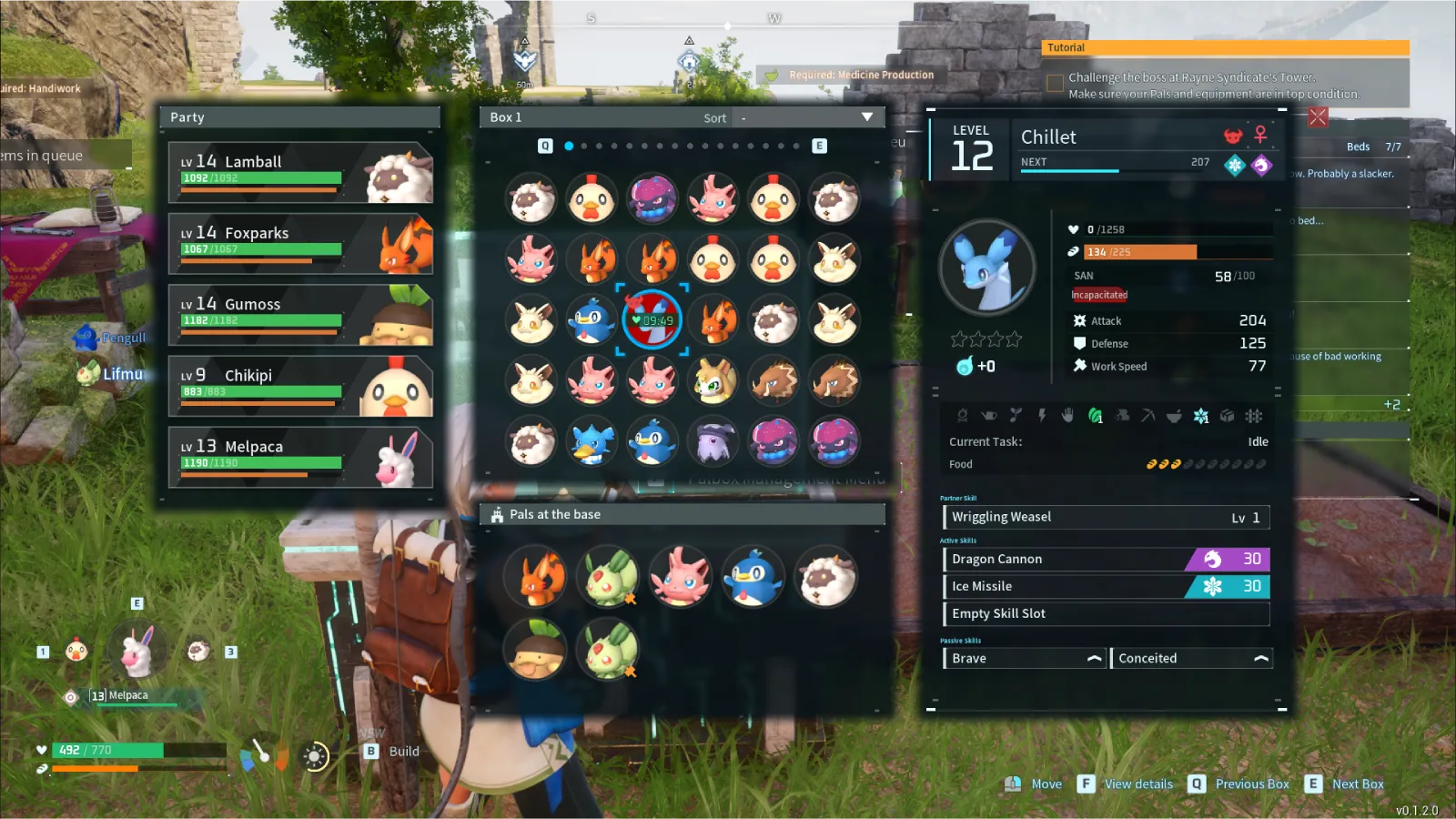The width and height of the screenshot is (1456, 819).
Task: Go to the Next Box
Action: (1347, 784)
